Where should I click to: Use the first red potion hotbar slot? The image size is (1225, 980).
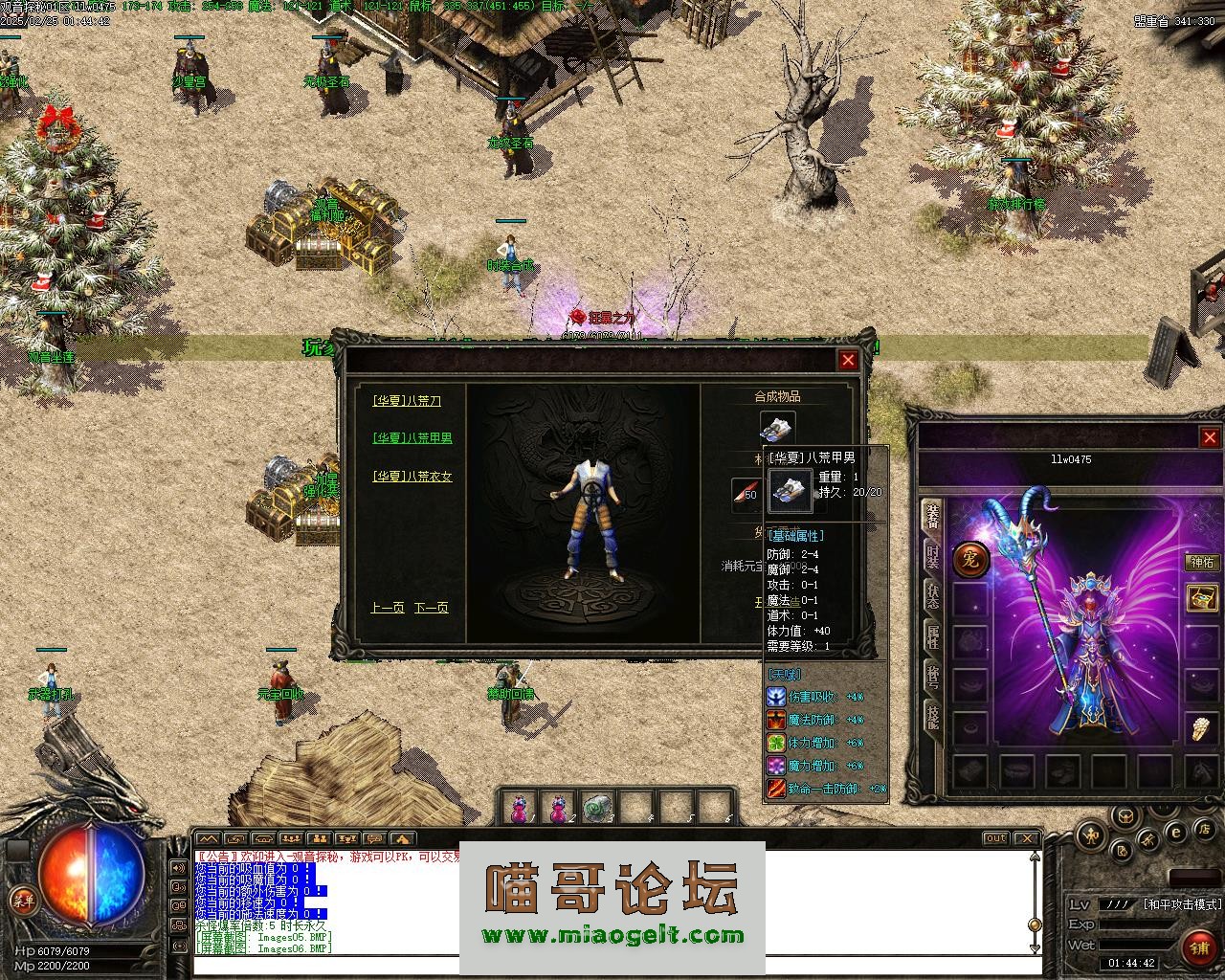[x=519, y=809]
